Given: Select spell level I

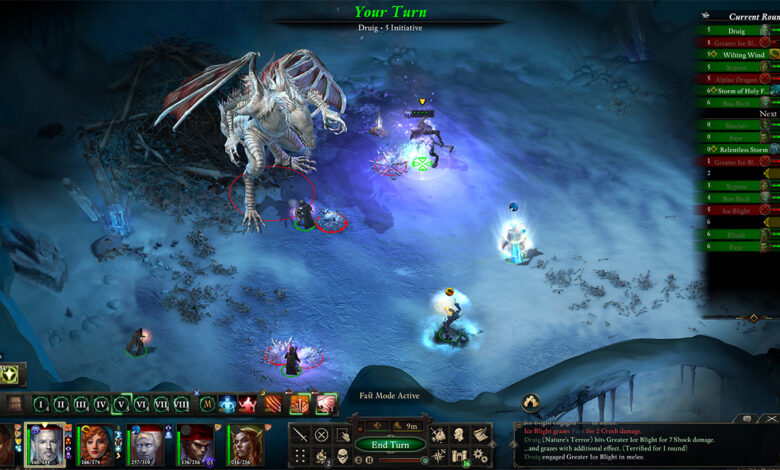Looking at the screenshot, I should pos(41,404).
